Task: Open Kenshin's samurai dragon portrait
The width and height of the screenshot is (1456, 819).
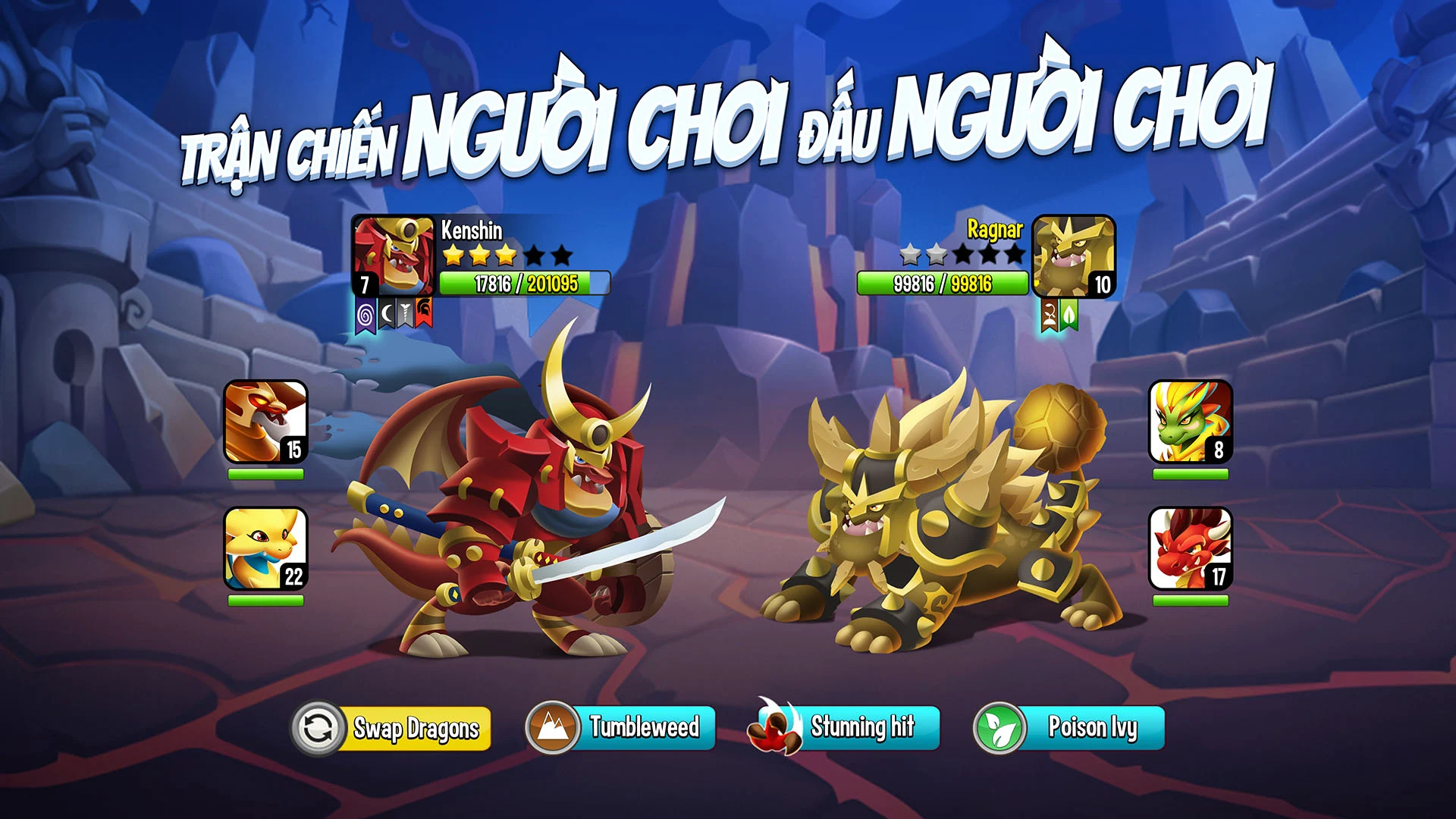Action: coord(394,256)
